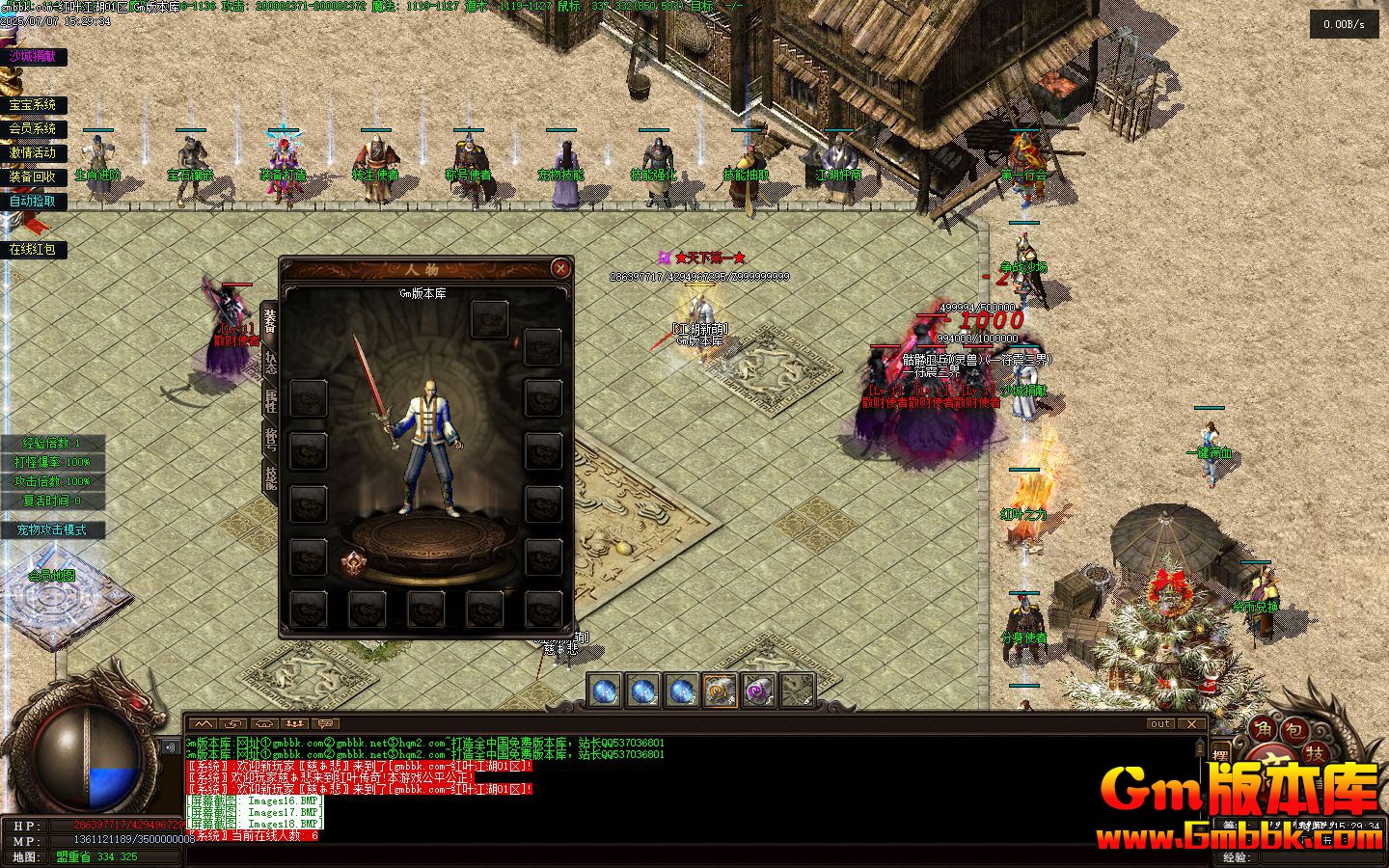
Task: Open the 角 character button
Action: (x=1262, y=731)
